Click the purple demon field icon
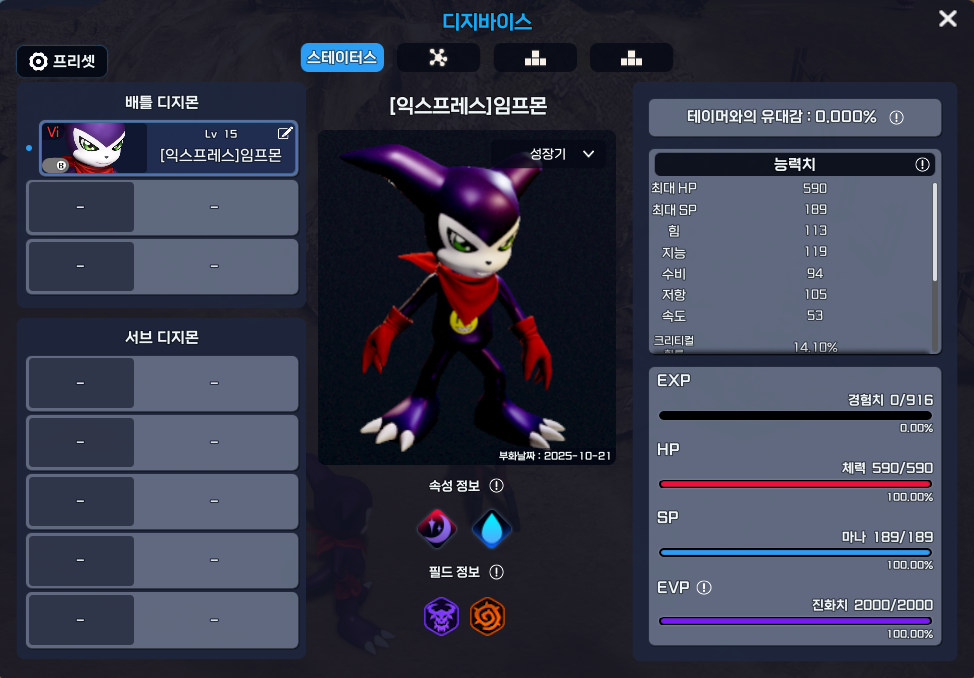The width and height of the screenshot is (974, 678). [441, 616]
